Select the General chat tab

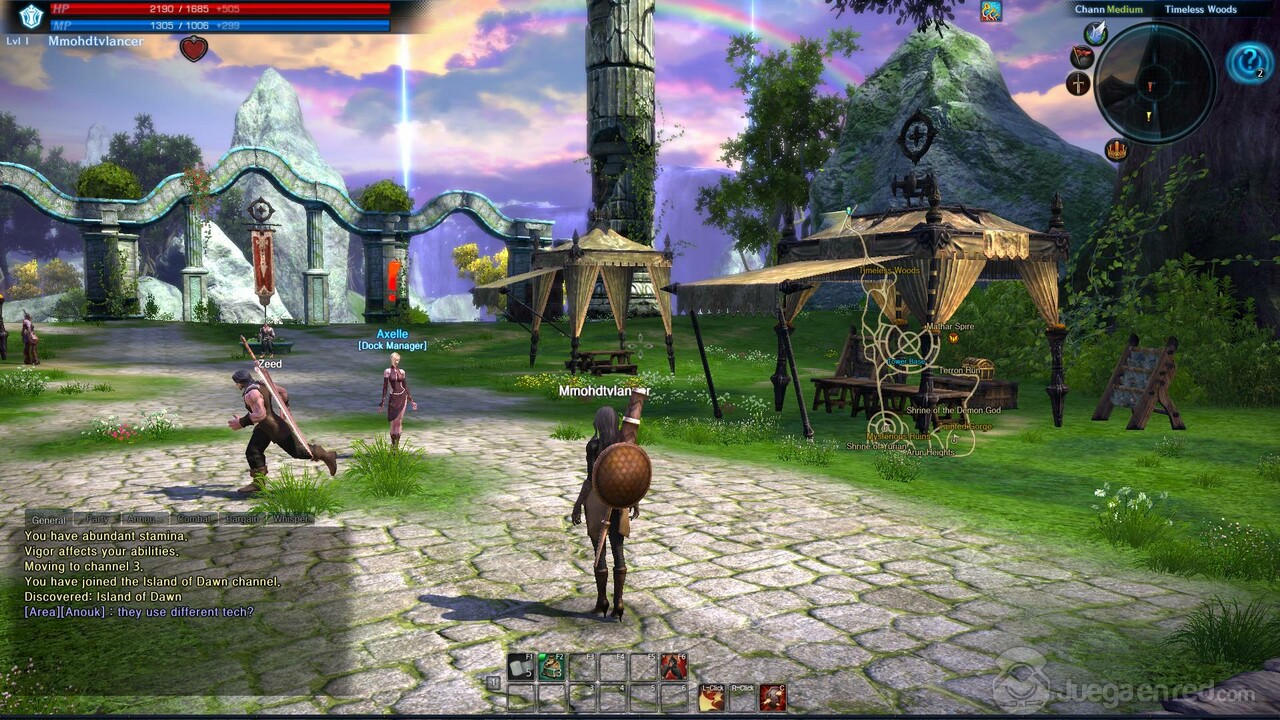pyautogui.click(x=49, y=519)
